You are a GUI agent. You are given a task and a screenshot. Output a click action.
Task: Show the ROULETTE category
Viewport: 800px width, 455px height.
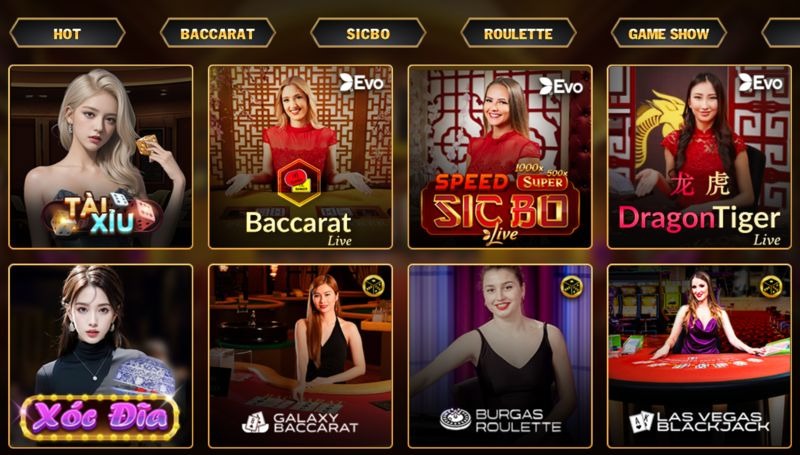(x=518, y=33)
